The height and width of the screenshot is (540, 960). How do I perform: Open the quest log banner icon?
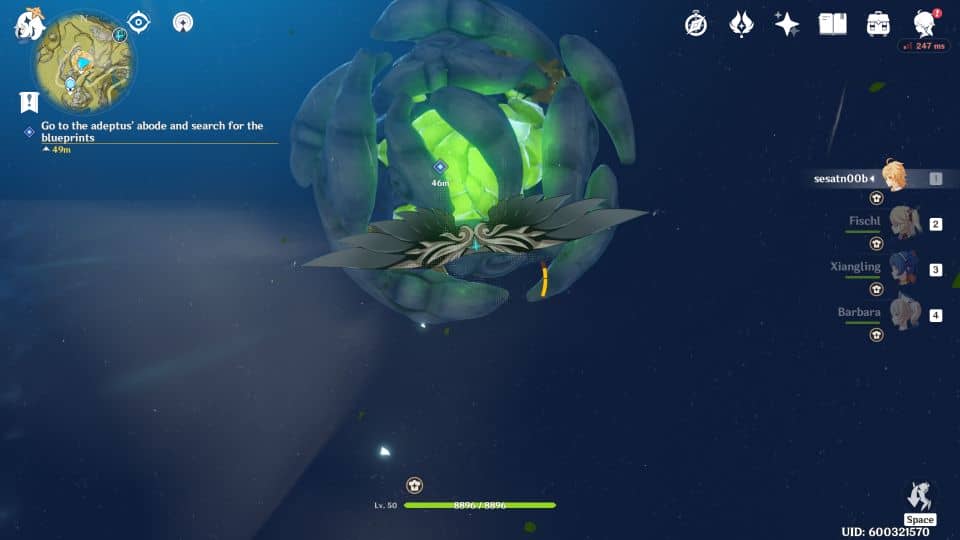29,101
